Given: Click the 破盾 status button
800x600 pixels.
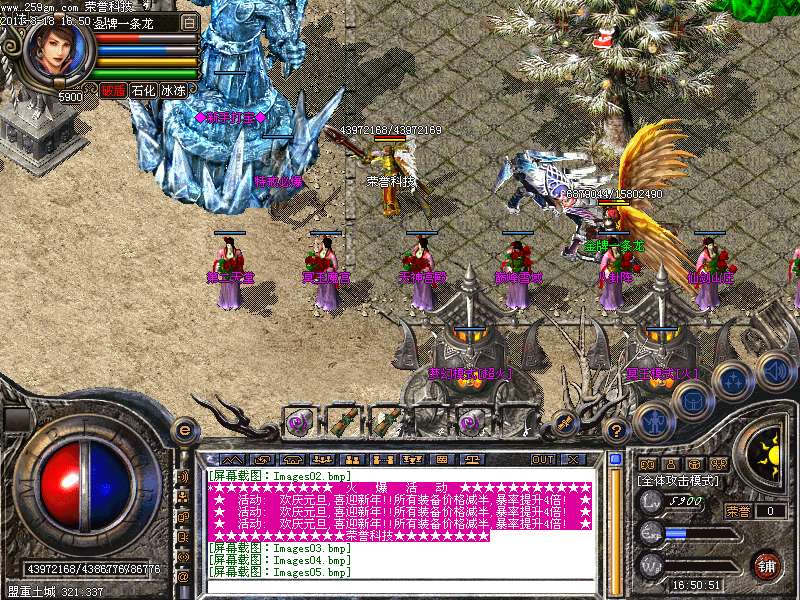Looking at the screenshot, I should click(x=113, y=90).
